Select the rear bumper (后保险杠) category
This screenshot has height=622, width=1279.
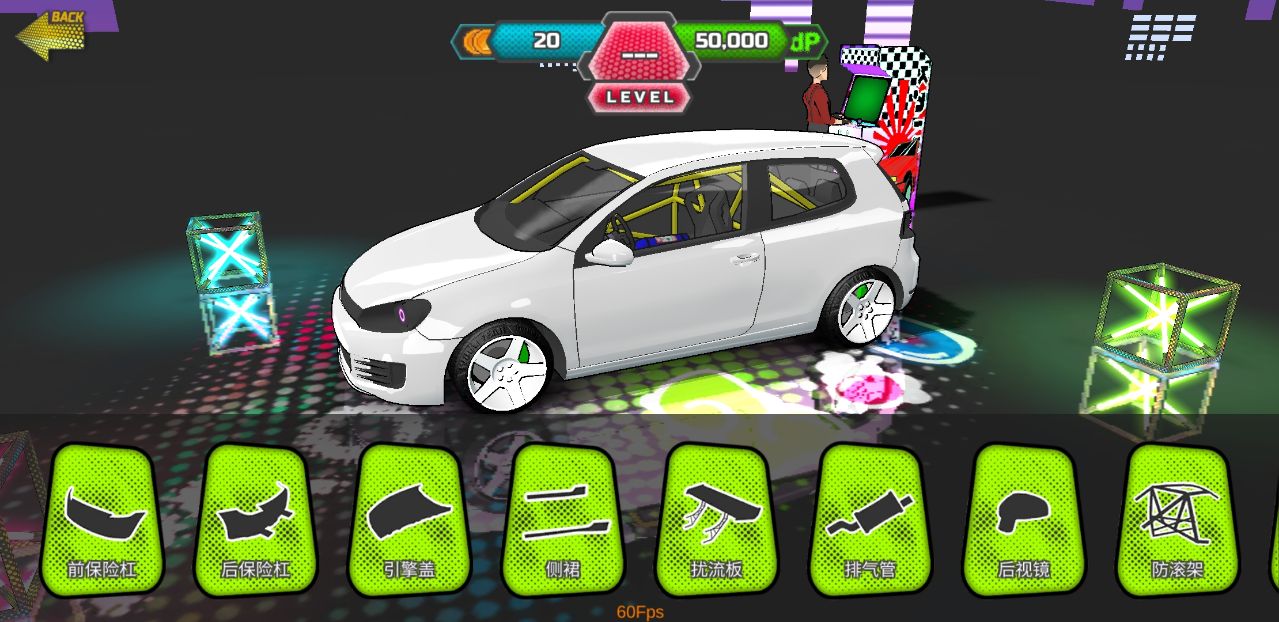[256, 520]
